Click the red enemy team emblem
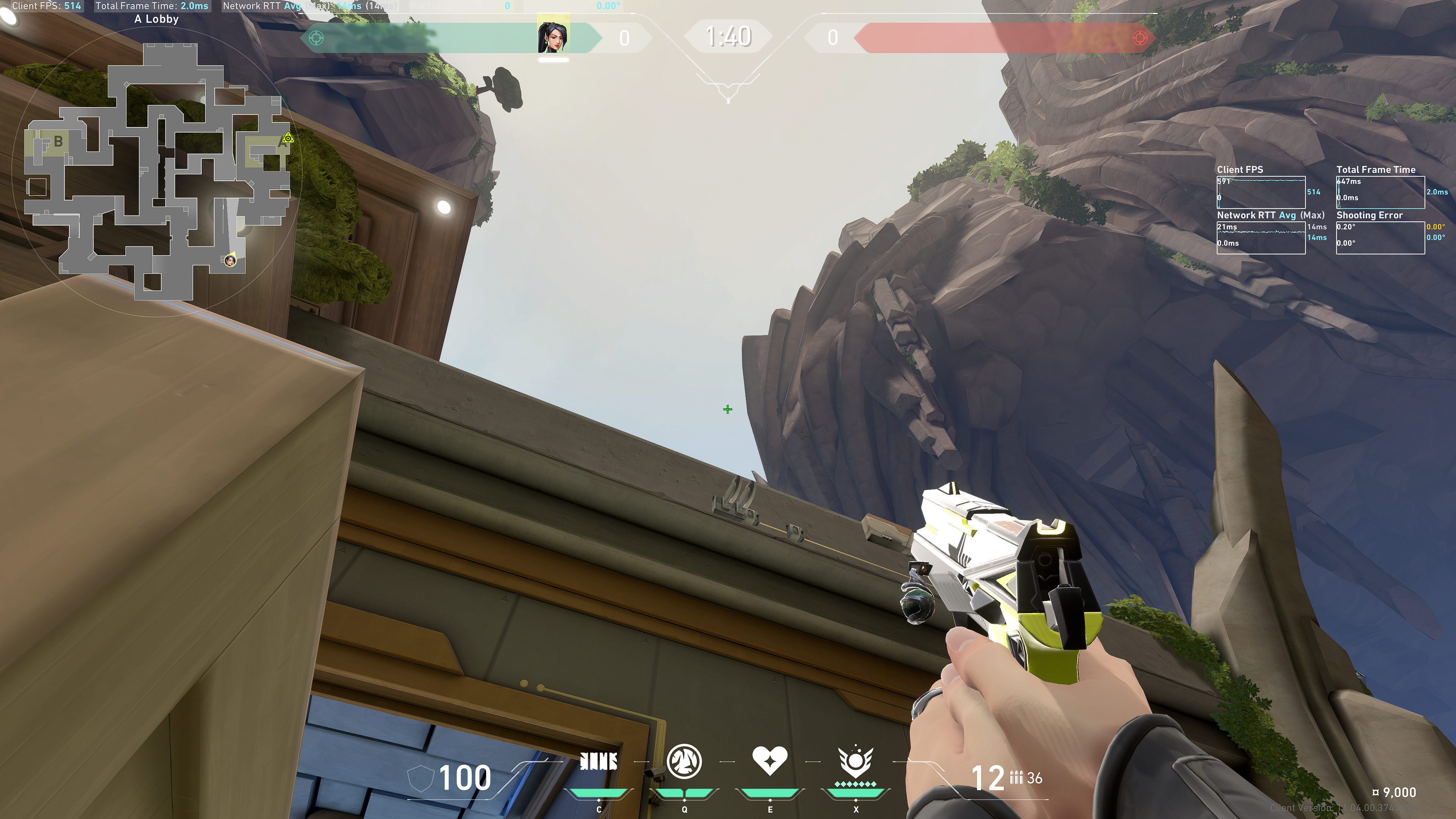1456x819 pixels. point(1140,38)
